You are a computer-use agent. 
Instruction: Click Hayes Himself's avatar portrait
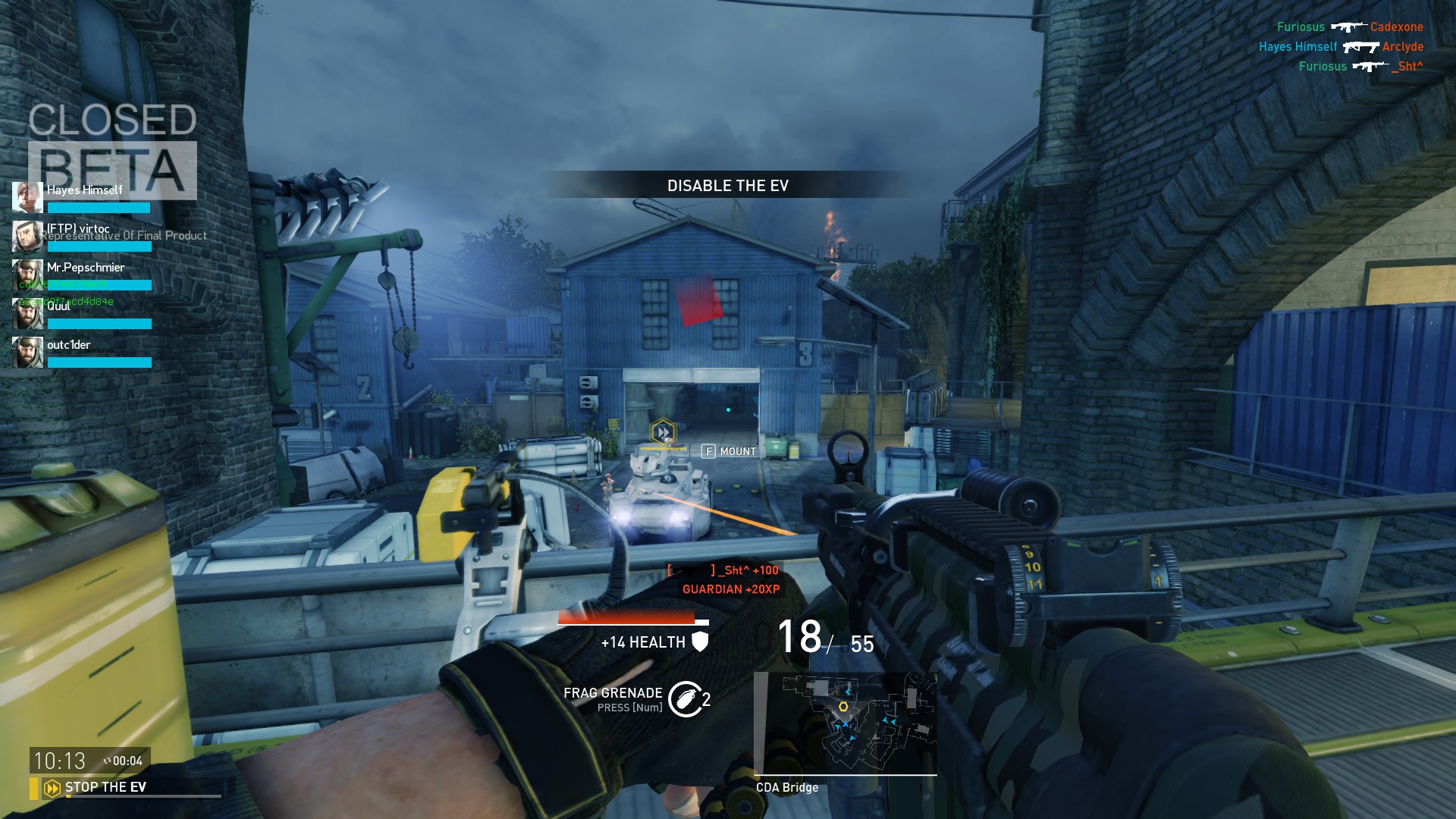(27, 197)
